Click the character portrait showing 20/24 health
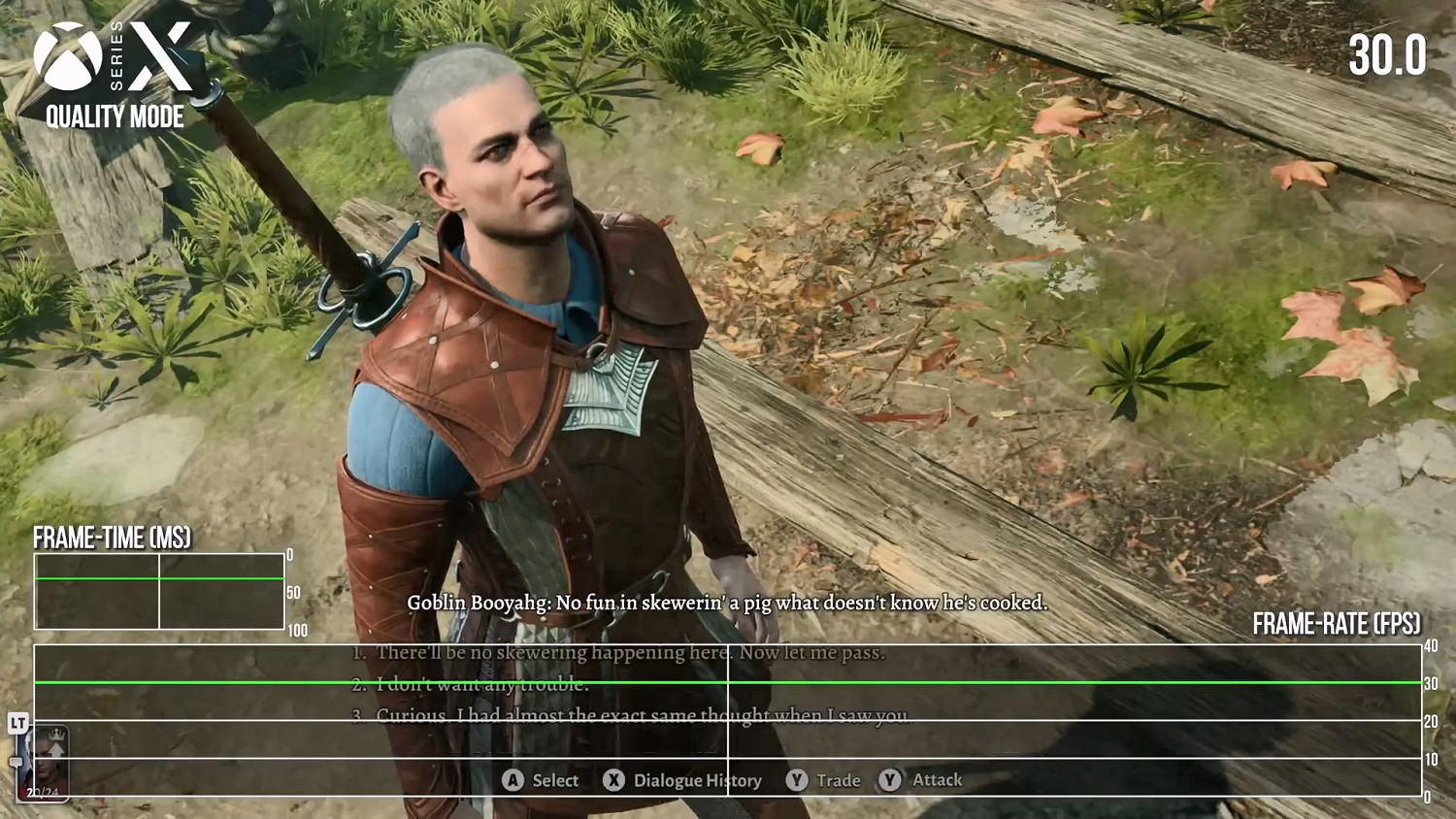This screenshot has width=1456, height=819. pyautogui.click(x=45, y=765)
